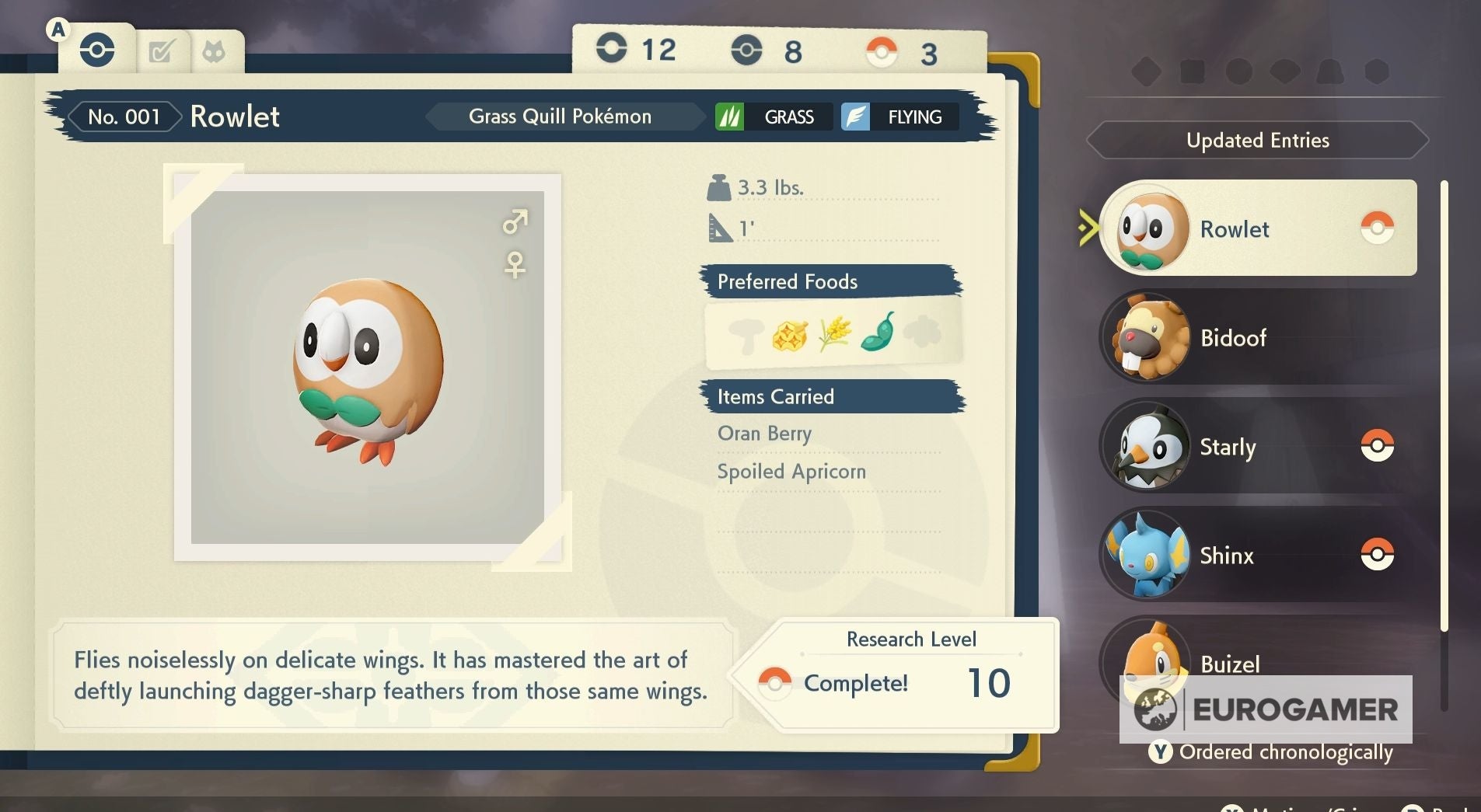Click the Pokéball counter showing 12
The image size is (1481, 812).
click(x=613, y=48)
